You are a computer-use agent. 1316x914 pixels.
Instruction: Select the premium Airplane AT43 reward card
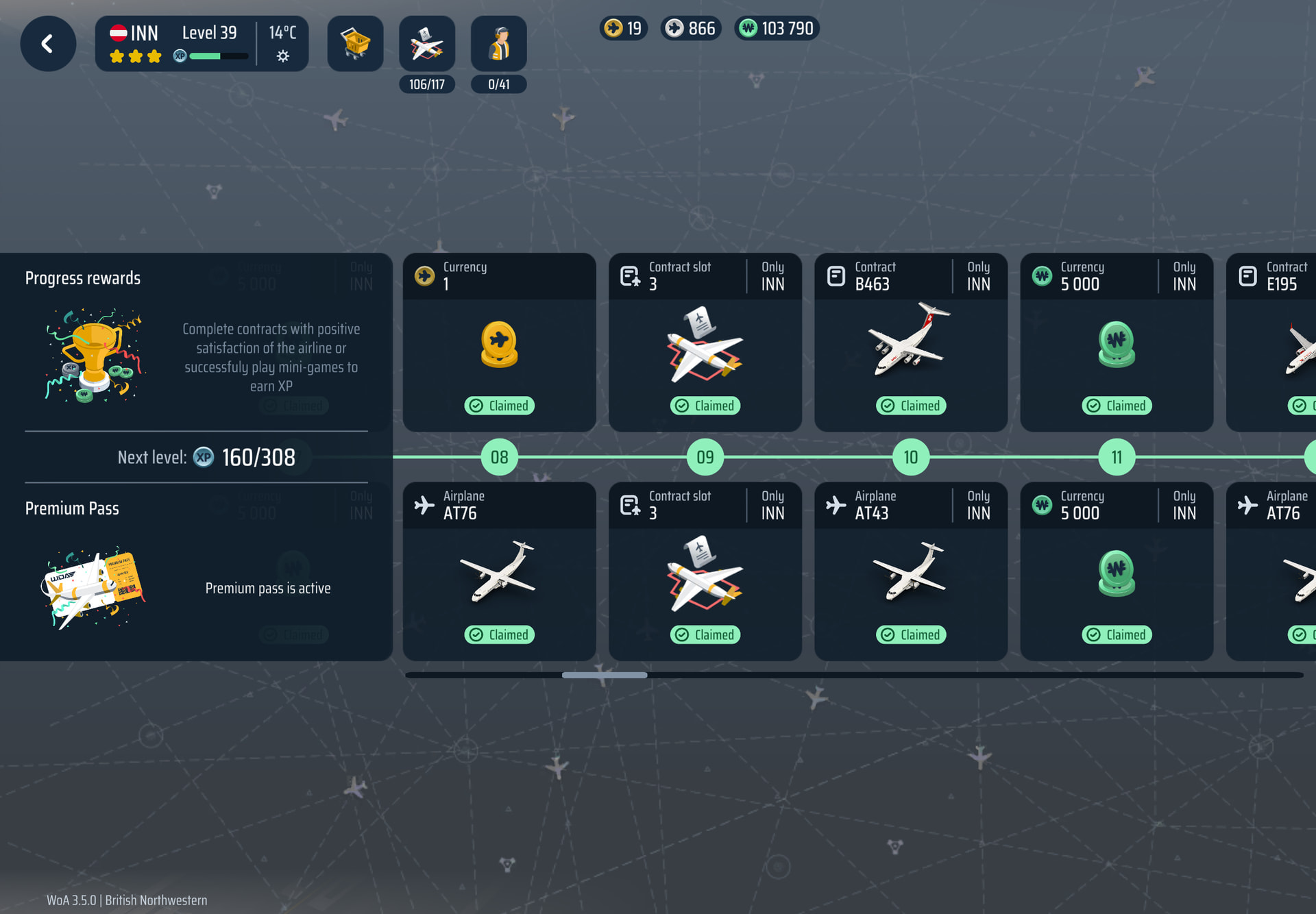click(910, 571)
